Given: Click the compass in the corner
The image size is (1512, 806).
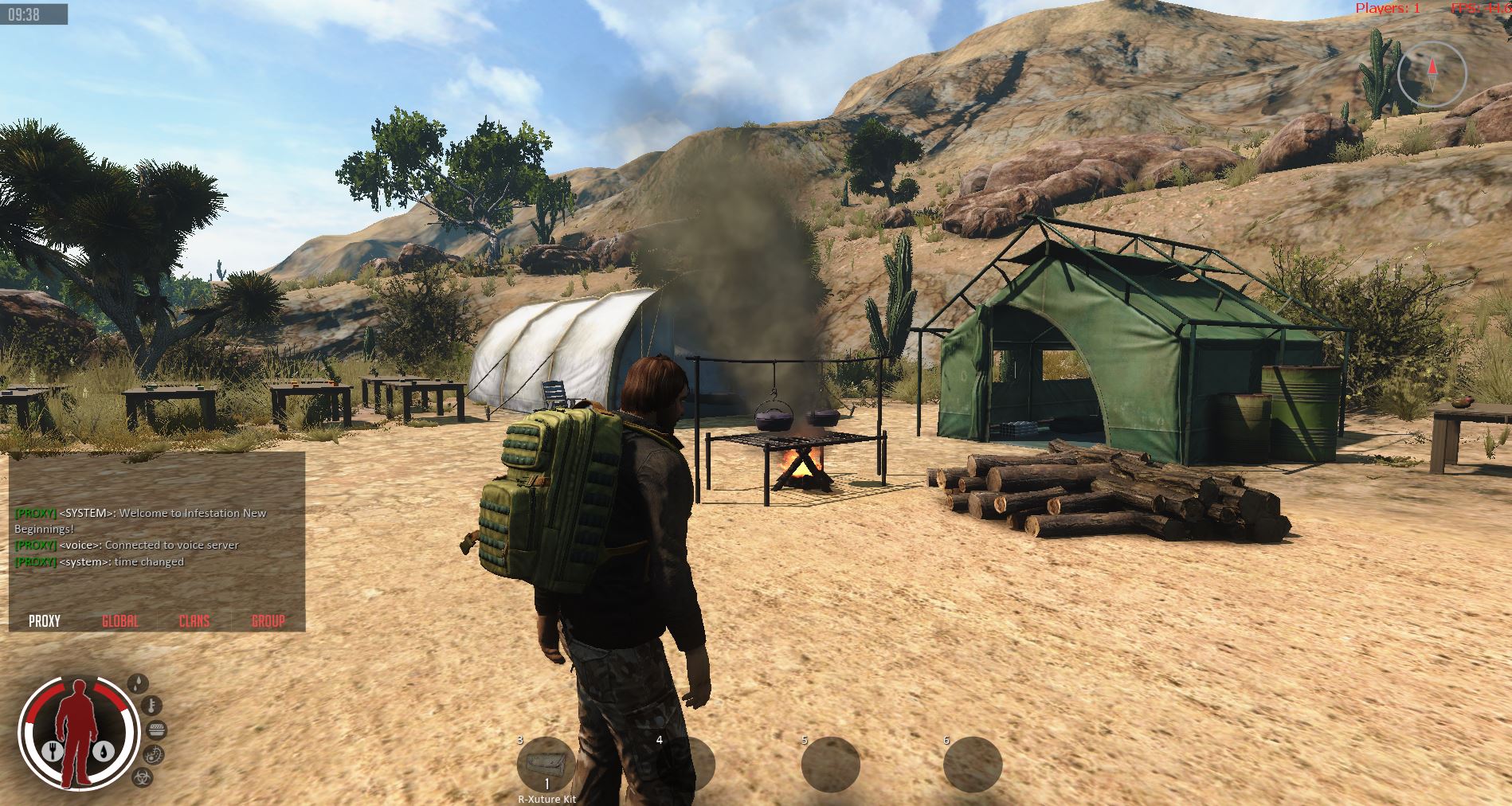Looking at the screenshot, I should (1432, 75).
